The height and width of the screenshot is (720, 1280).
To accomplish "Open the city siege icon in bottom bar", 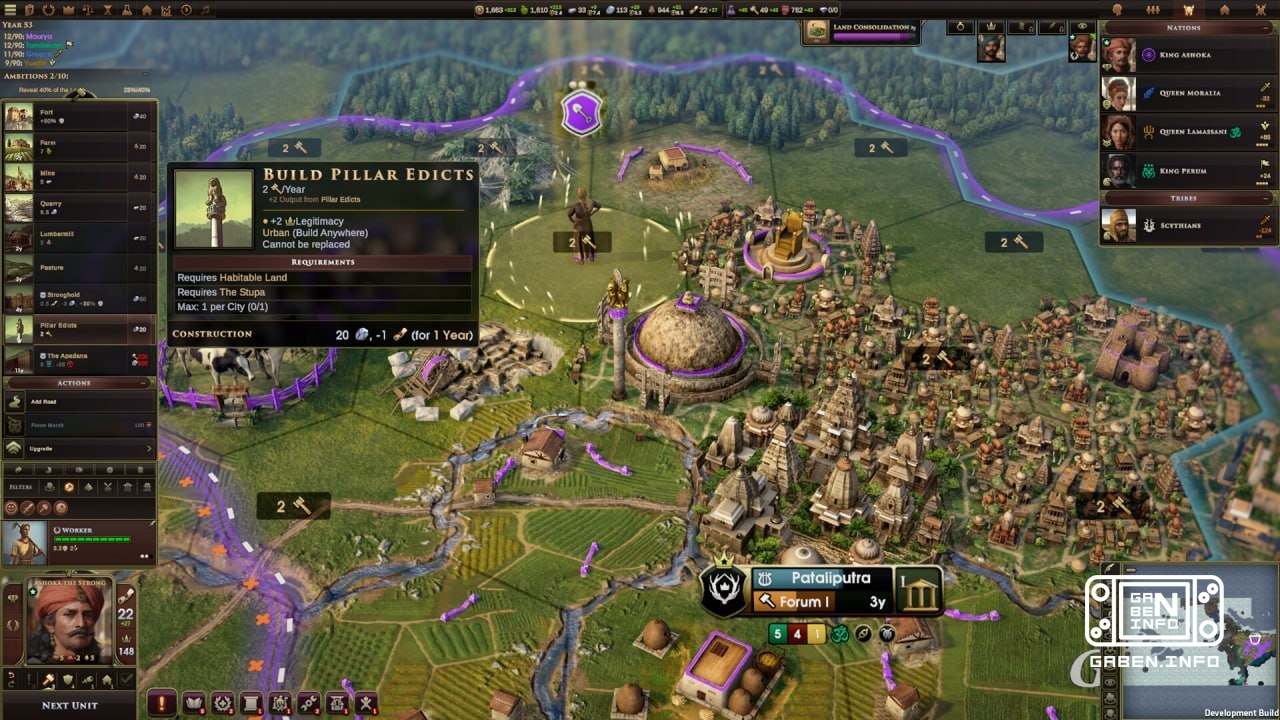I will [335, 703].
